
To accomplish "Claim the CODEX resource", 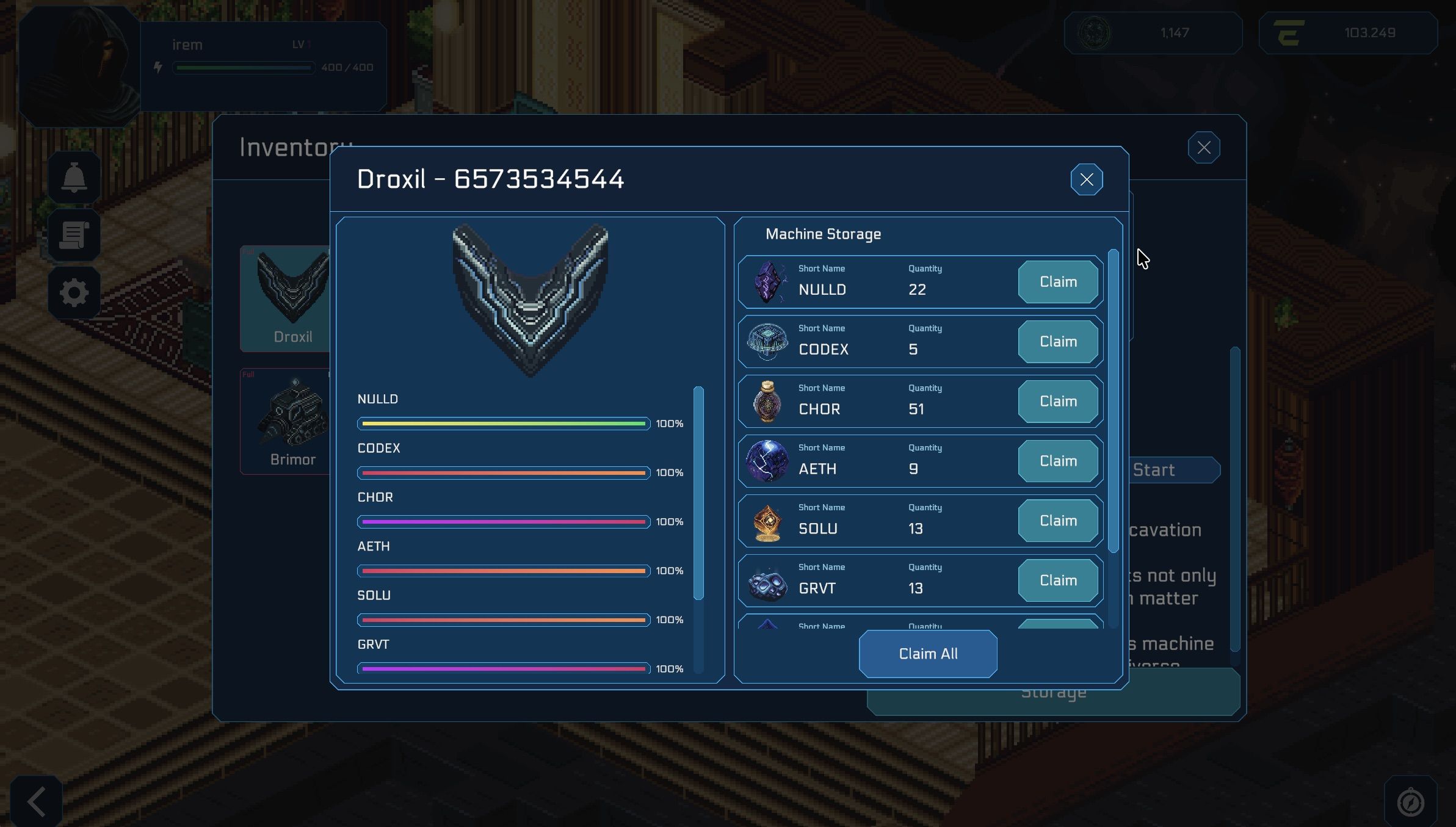I will [x=1057, y=342].
